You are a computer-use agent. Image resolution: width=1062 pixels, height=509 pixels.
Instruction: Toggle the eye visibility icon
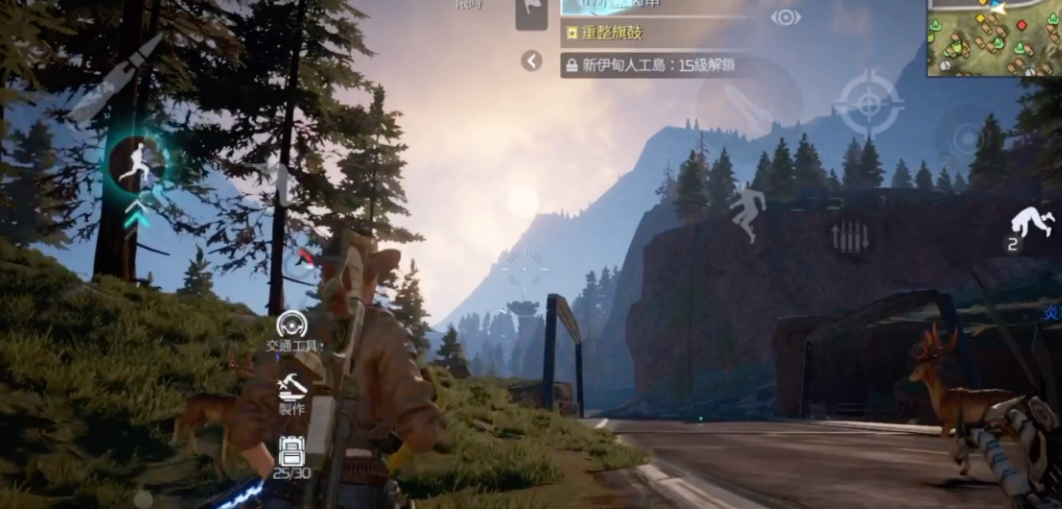[x=785, y=17]
